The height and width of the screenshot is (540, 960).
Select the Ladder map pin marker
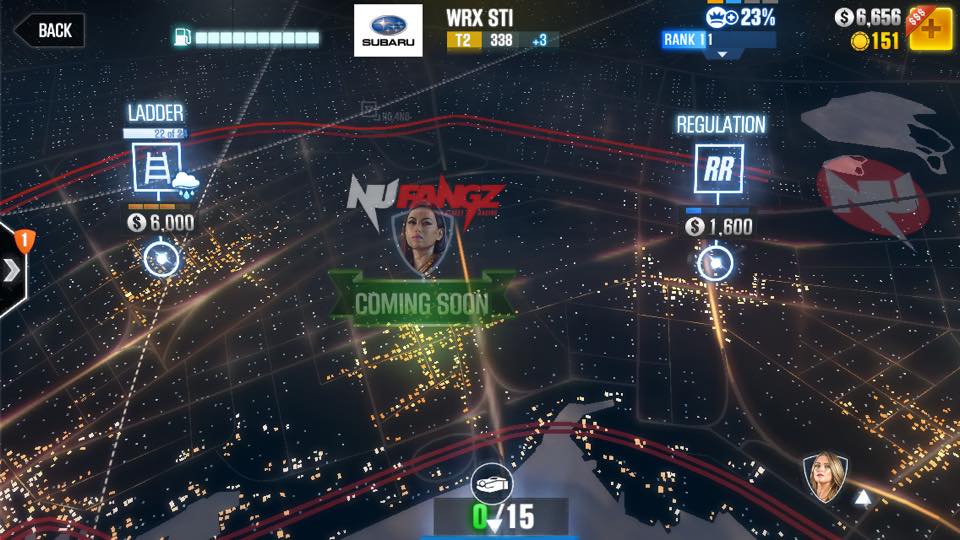click(x=160, y=259)
